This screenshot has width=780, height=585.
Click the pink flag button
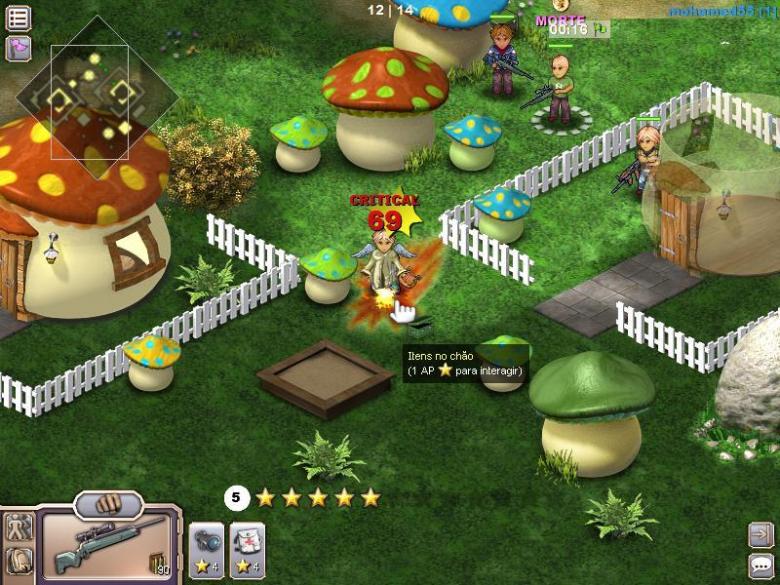pos(18,48)
